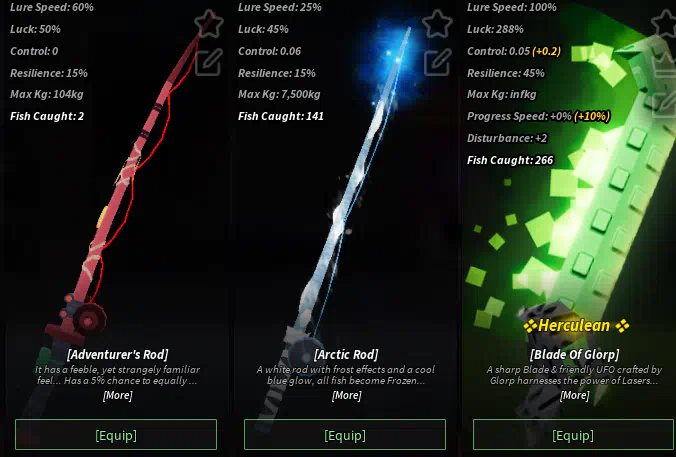The width and height of the screenshot is (676, 457).
Task: Equip the Adventurer's Rod
Action: (x=116, y=435)
